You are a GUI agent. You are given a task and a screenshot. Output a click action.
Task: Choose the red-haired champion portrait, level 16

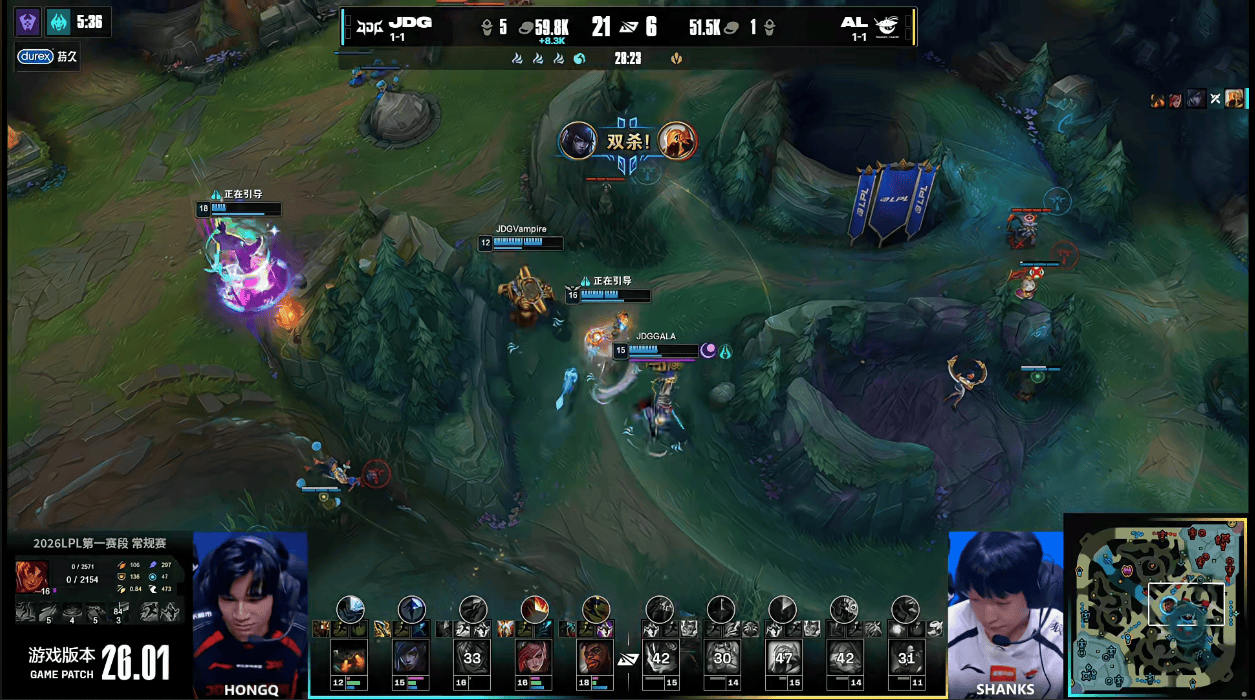[534, 658]
